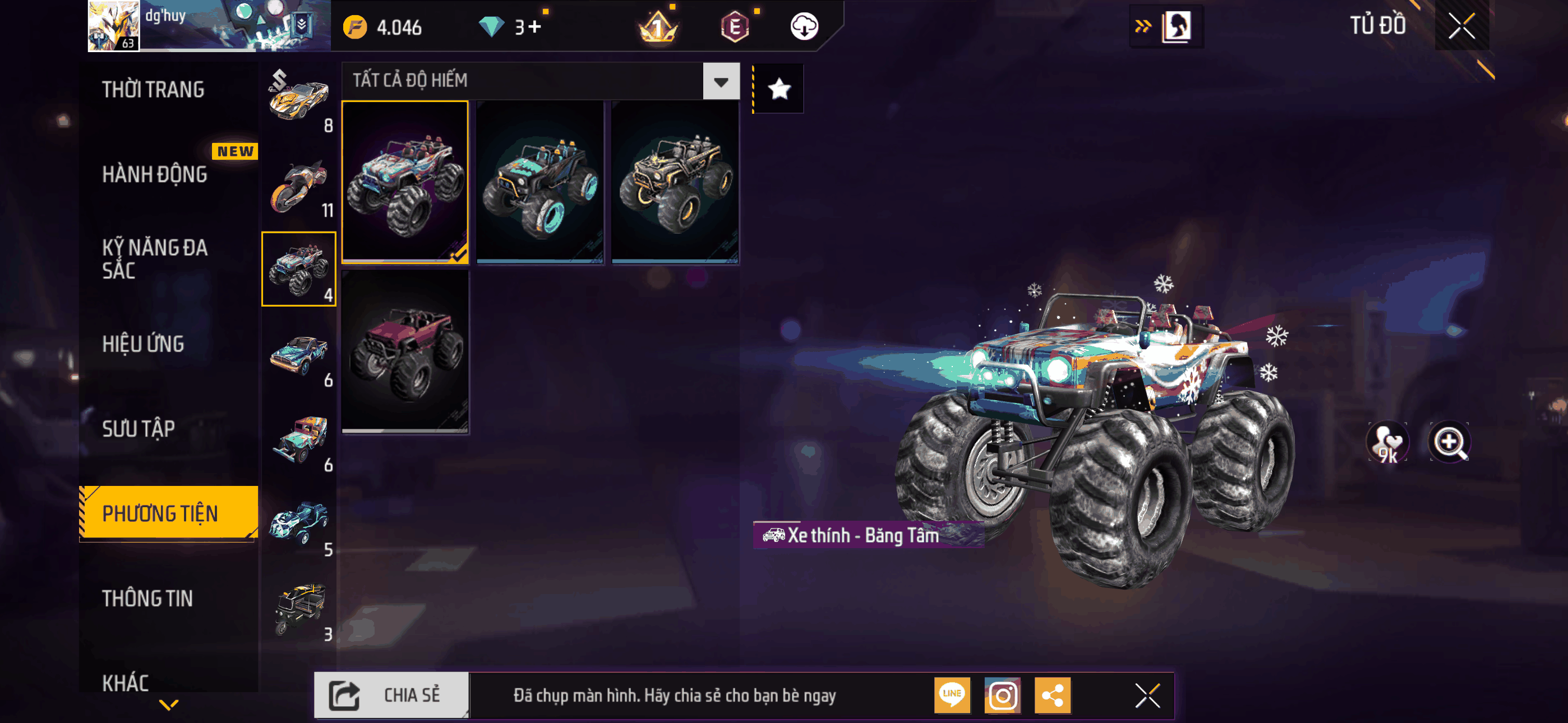Open the Hiệu Ứng section
Screen dimensions: 1568x723
coord(143,344)
